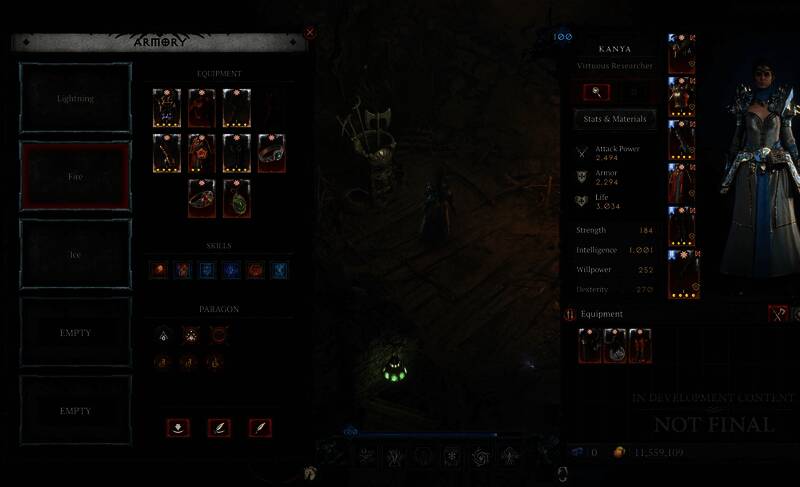800x487 pixels.
Task: Select the top equipped gear slot by character
Action: pyautogui.click(x=681, y=54)
